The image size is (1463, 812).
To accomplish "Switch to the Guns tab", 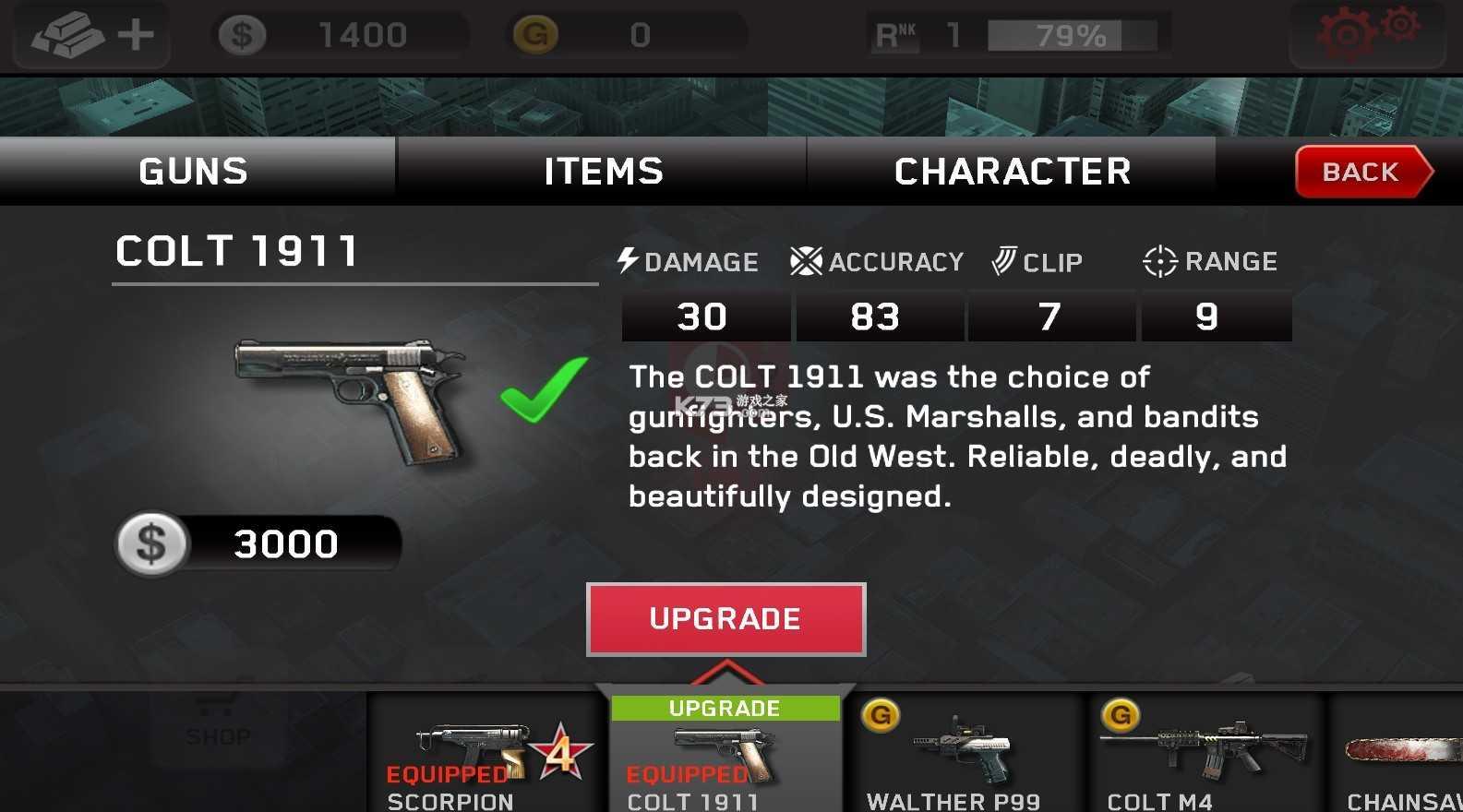I will 194,172.
